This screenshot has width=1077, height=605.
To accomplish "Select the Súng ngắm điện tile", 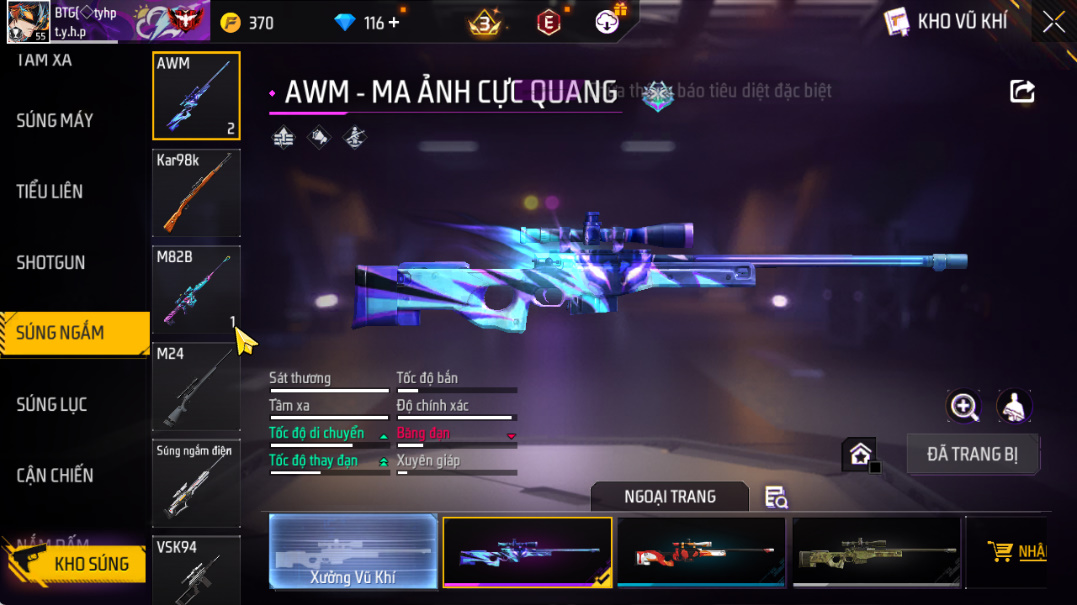I will 196,483.
